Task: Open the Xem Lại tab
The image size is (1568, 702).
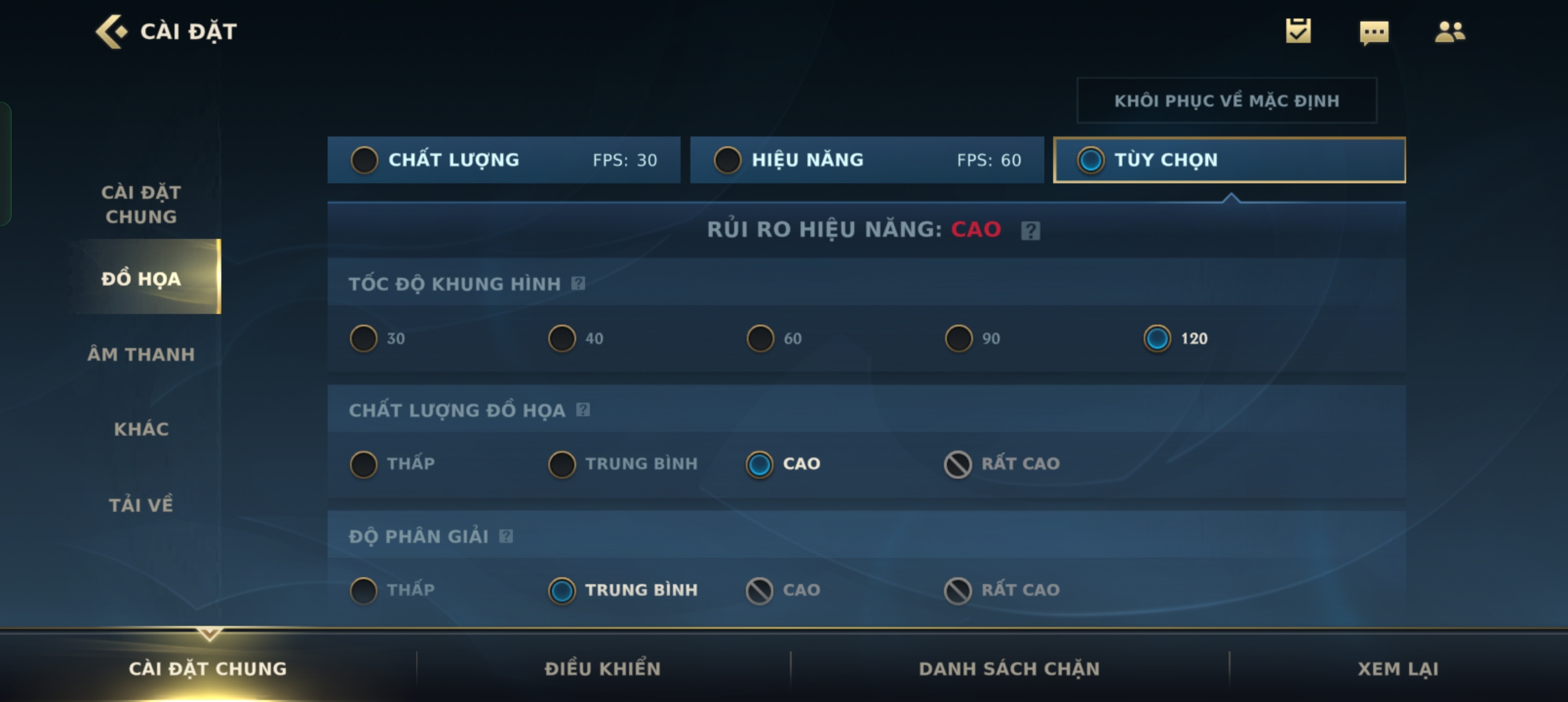Action: tap(1398, 669)
